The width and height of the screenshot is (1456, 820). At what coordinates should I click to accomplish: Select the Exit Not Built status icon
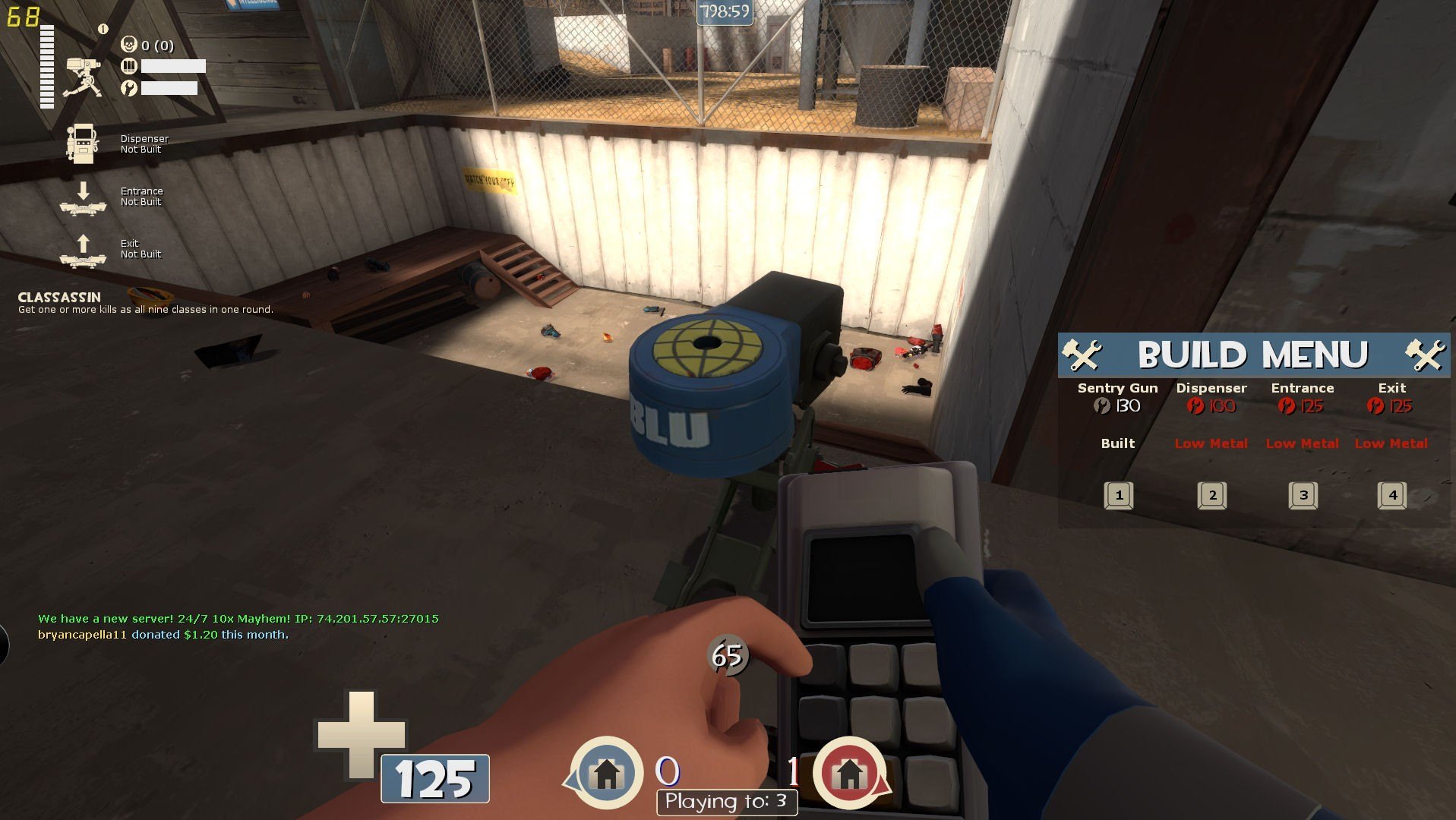click(82, 250)
